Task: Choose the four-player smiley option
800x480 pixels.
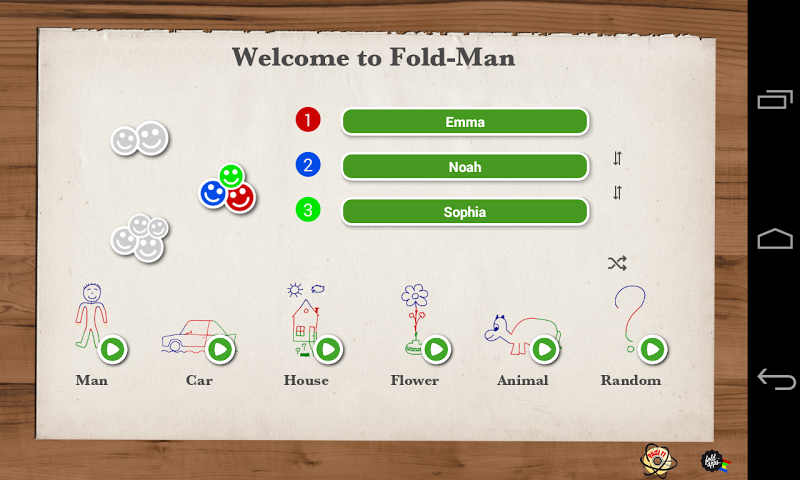Action: [x=139, y=238]
